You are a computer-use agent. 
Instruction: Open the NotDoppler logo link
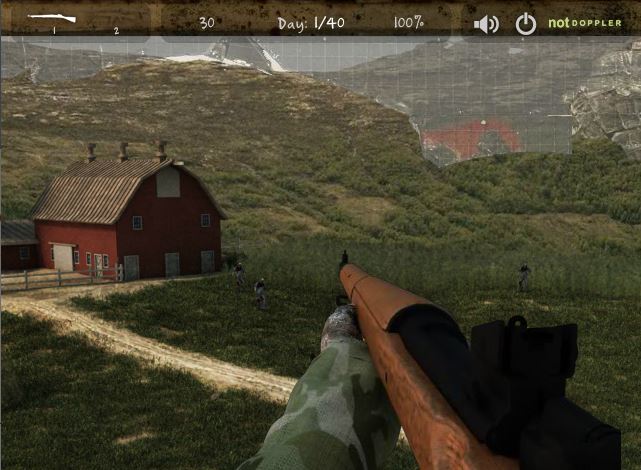coord(585,23)
